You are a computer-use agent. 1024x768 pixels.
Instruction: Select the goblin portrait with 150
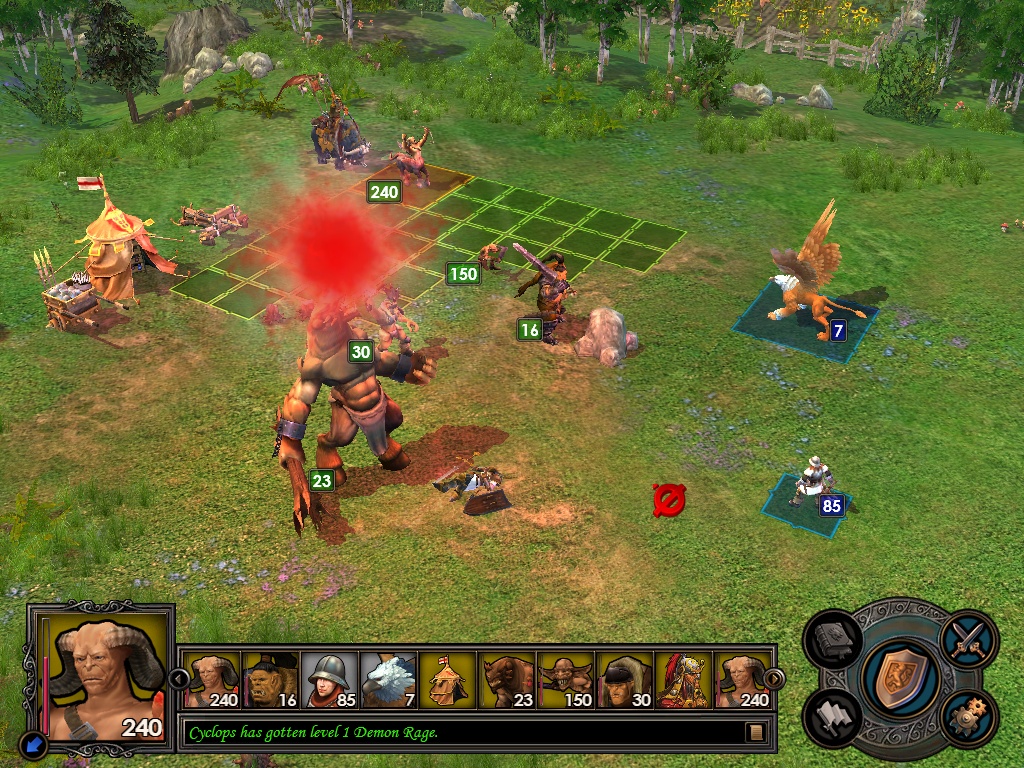(565, 680)
